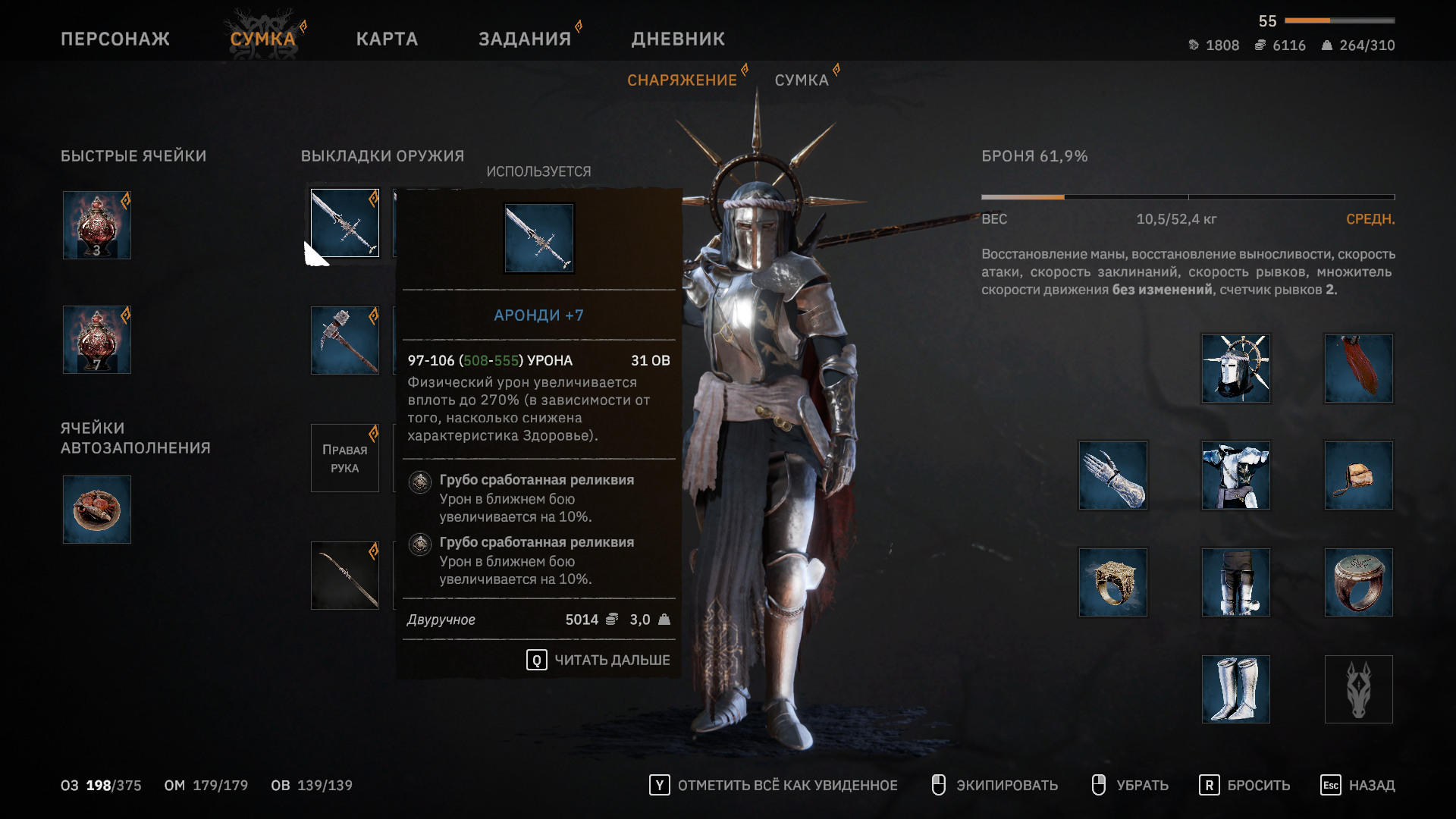Open the ПЕРСОНАЖ tab
Screen dimensions: 1456x819
pyautogui.click(x=115, y=39)
